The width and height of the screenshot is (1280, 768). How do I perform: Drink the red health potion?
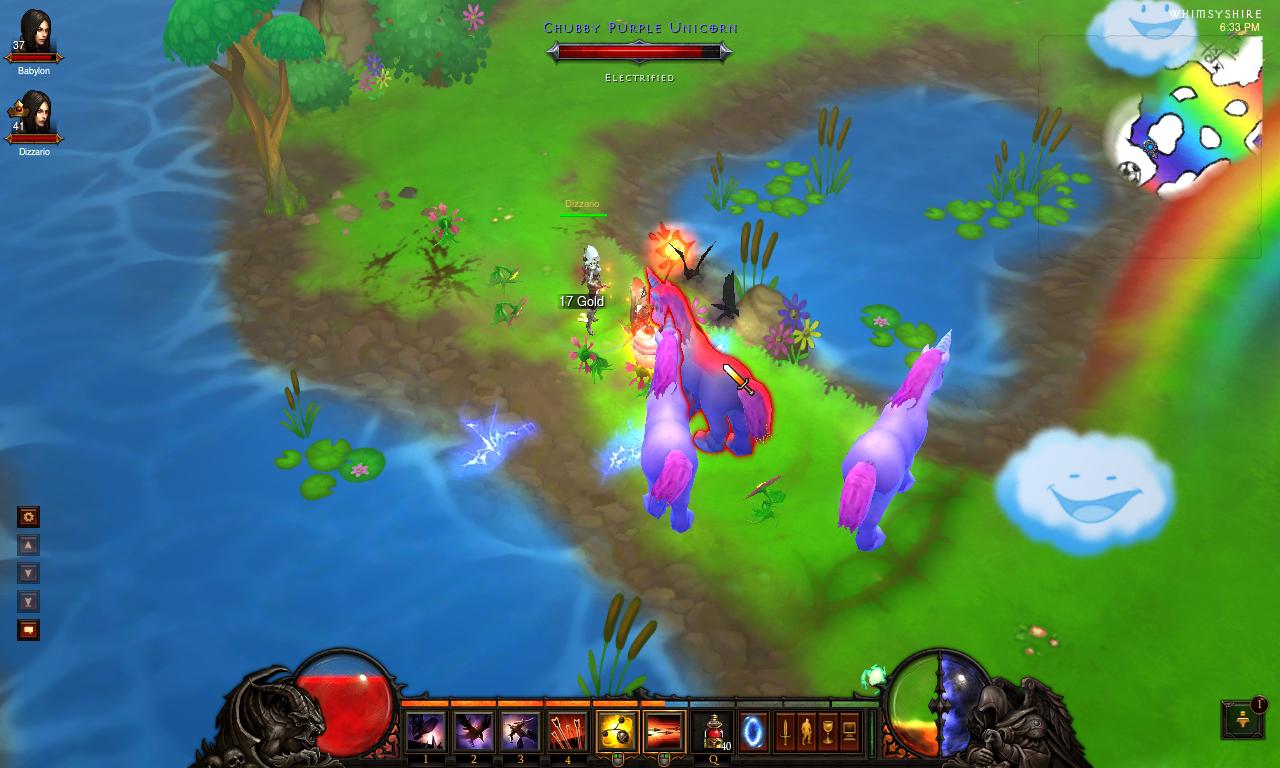713,731
